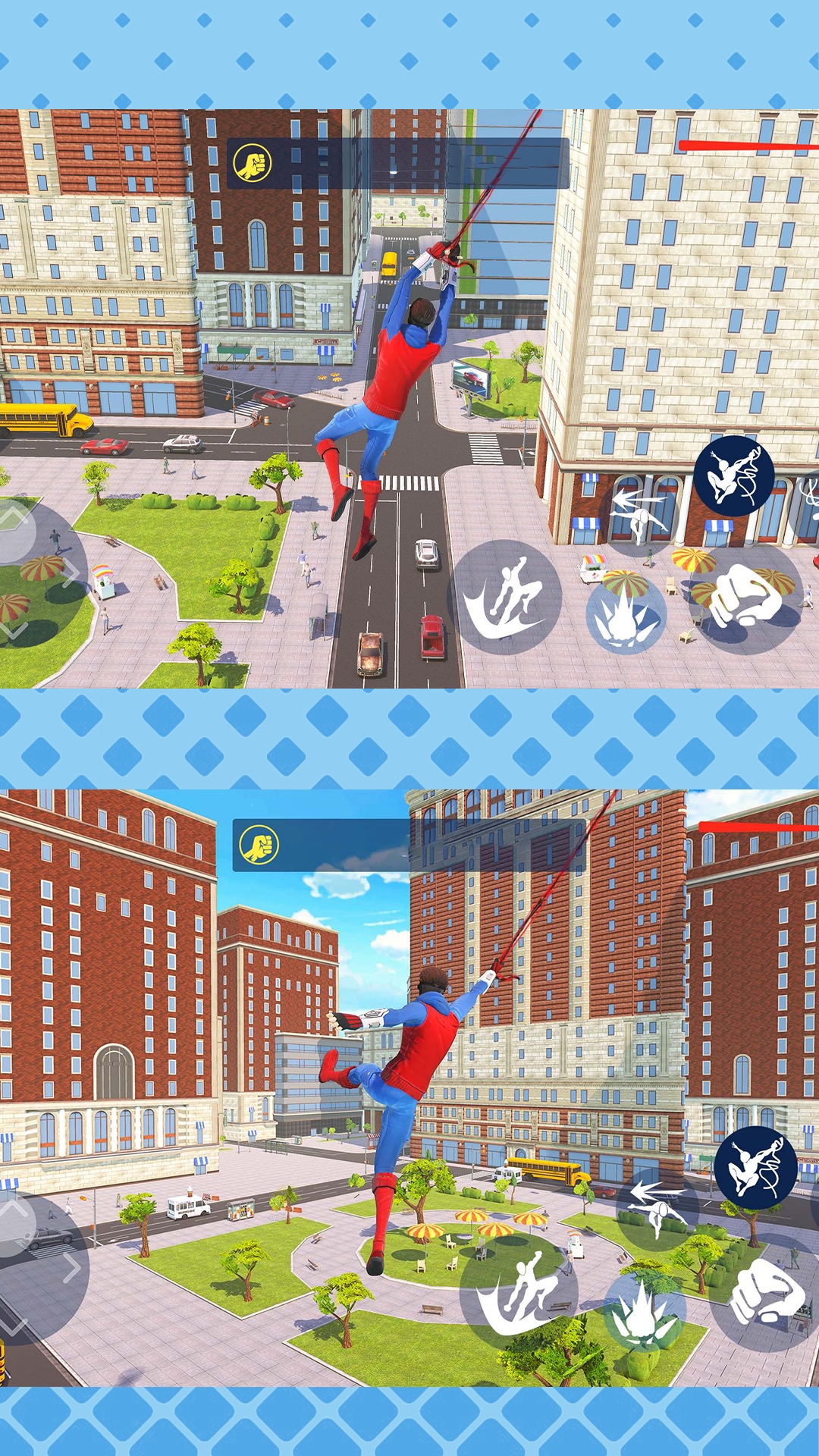Activate the ground smash ability in the upper screenshot
The image size is (819, 1456).
click(626, 616)
